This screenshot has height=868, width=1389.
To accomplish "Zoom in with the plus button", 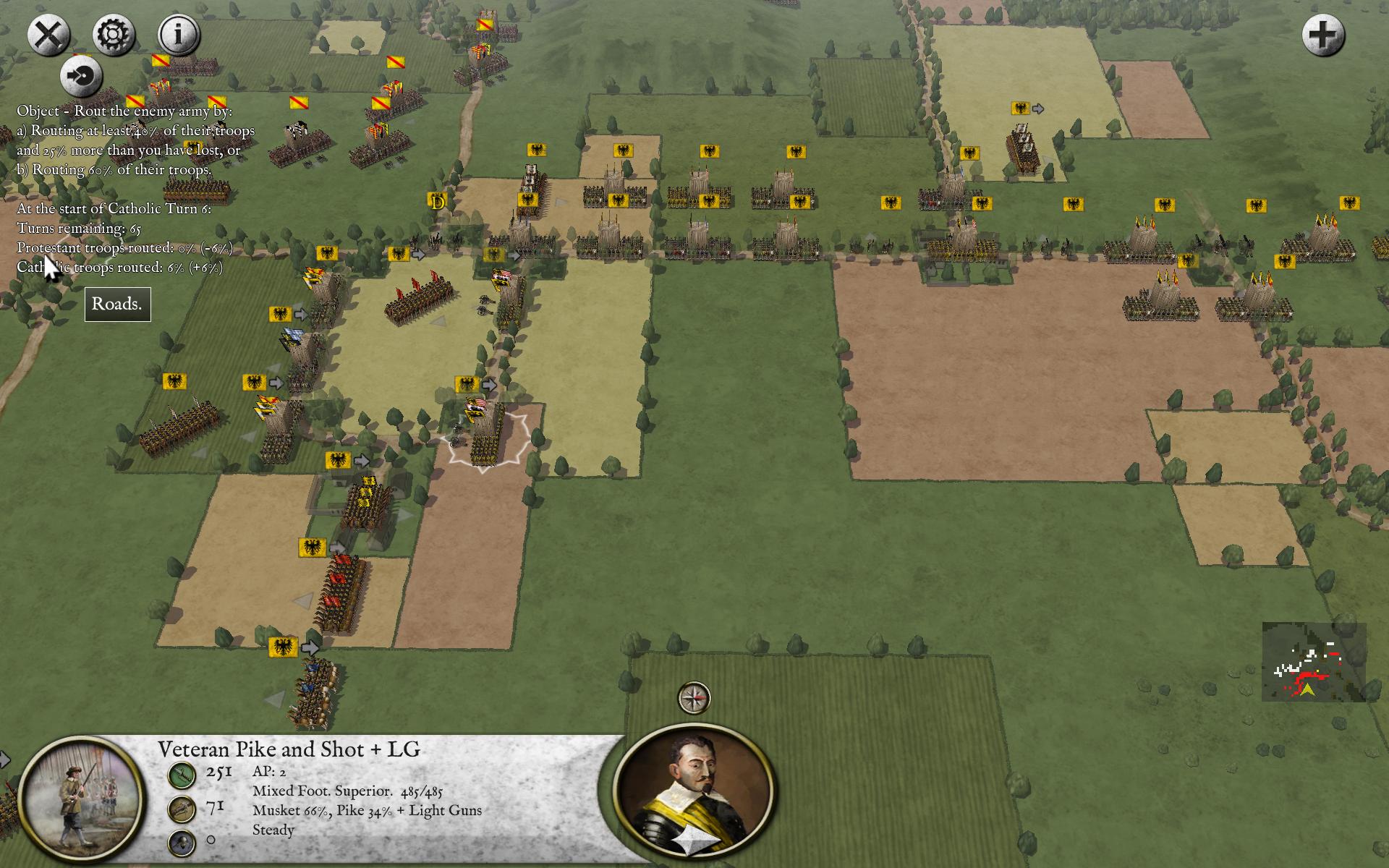I will tap(1323, 35).
